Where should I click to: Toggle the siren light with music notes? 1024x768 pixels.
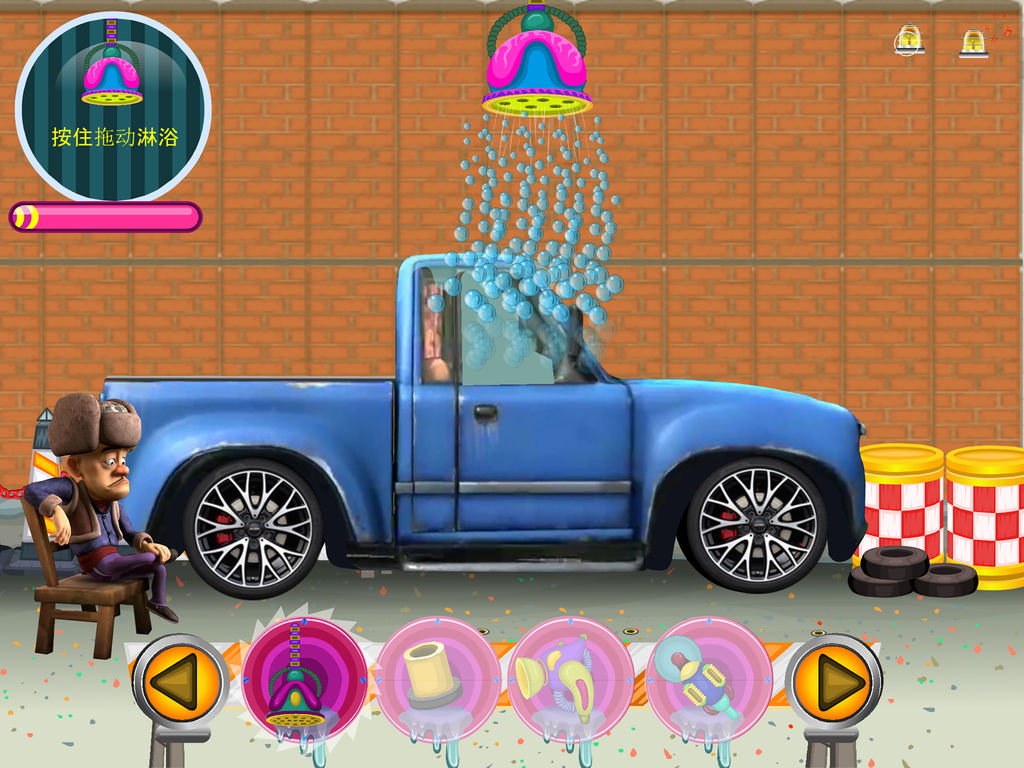(x=975, y=41)
